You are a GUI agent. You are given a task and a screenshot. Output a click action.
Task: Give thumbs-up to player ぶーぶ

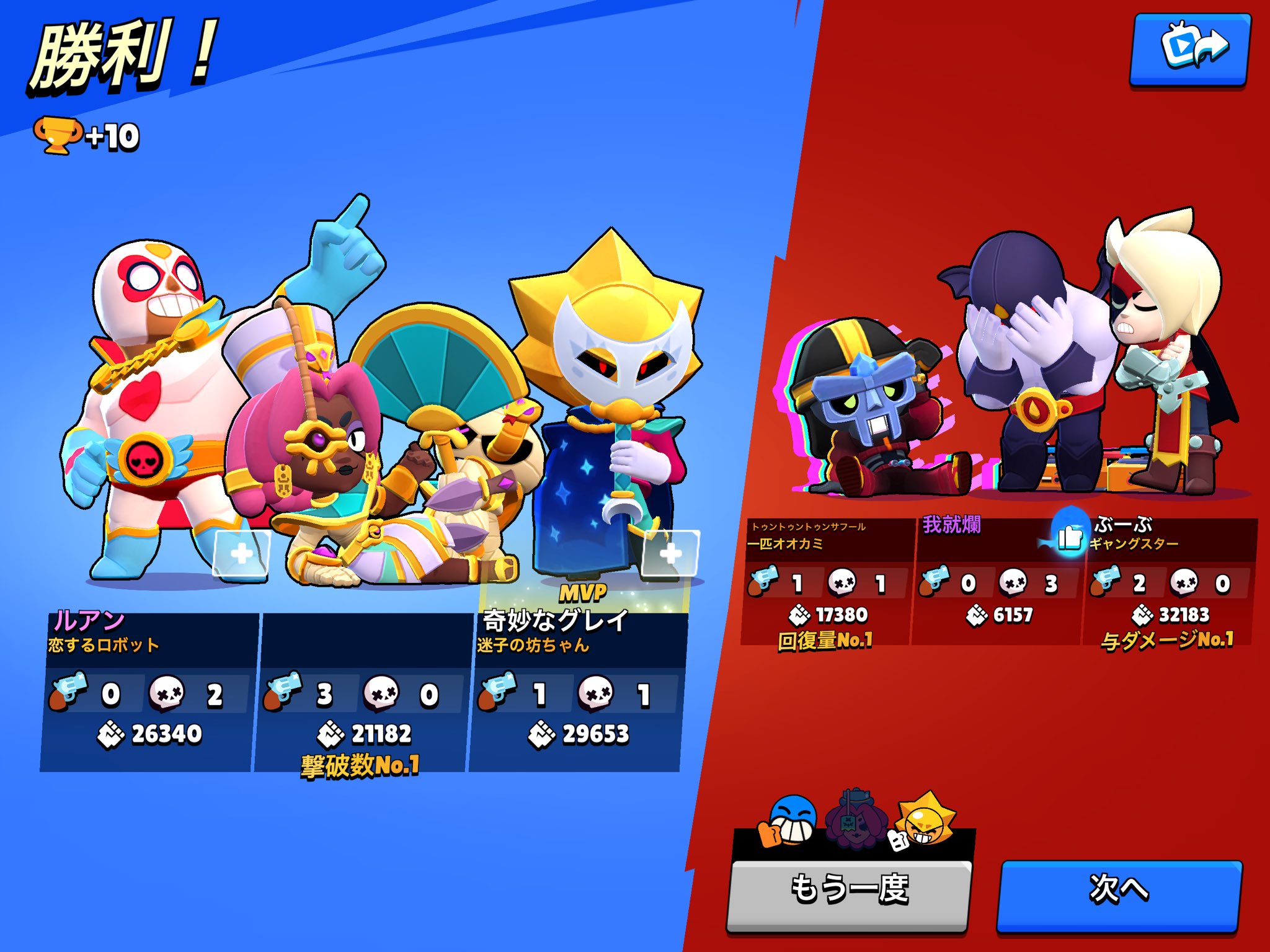1069,536
